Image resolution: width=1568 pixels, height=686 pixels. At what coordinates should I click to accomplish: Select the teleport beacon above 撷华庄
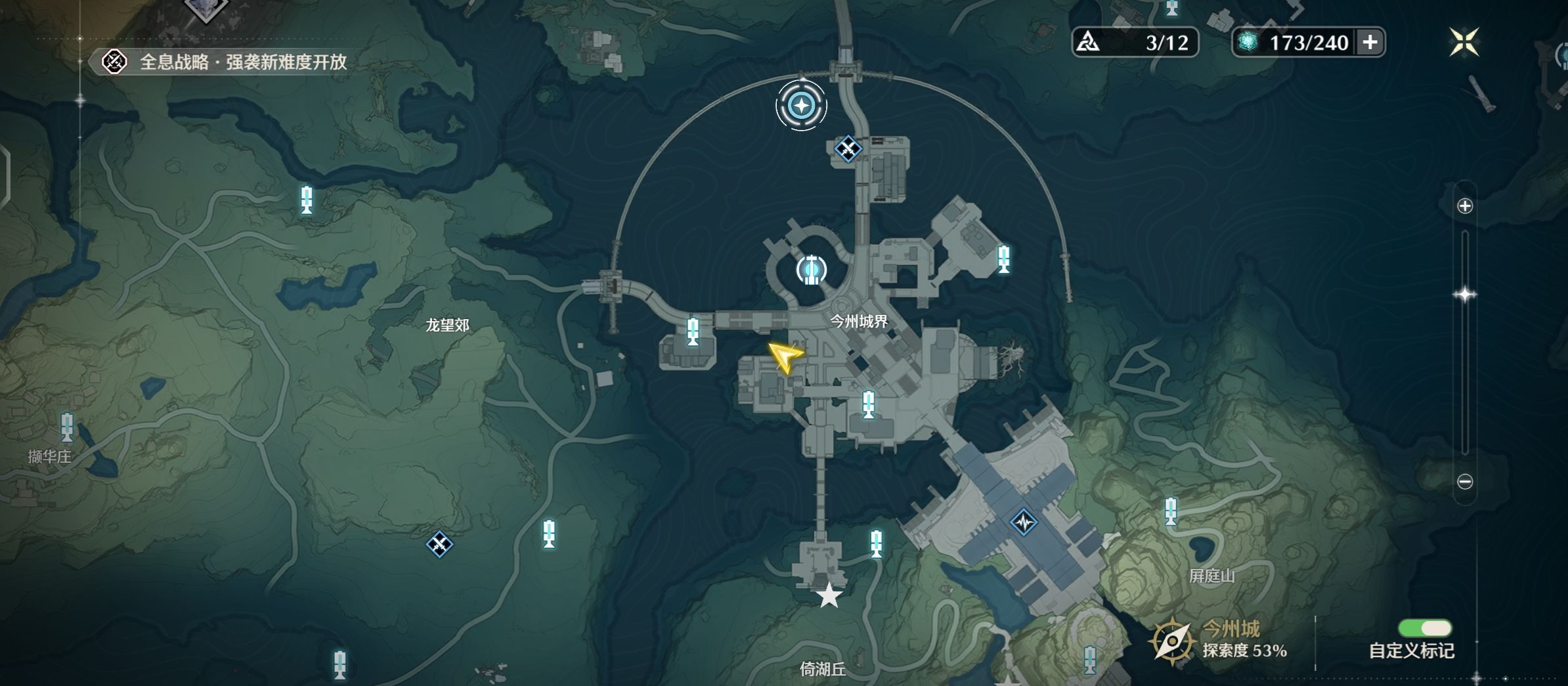click(67, 427)
